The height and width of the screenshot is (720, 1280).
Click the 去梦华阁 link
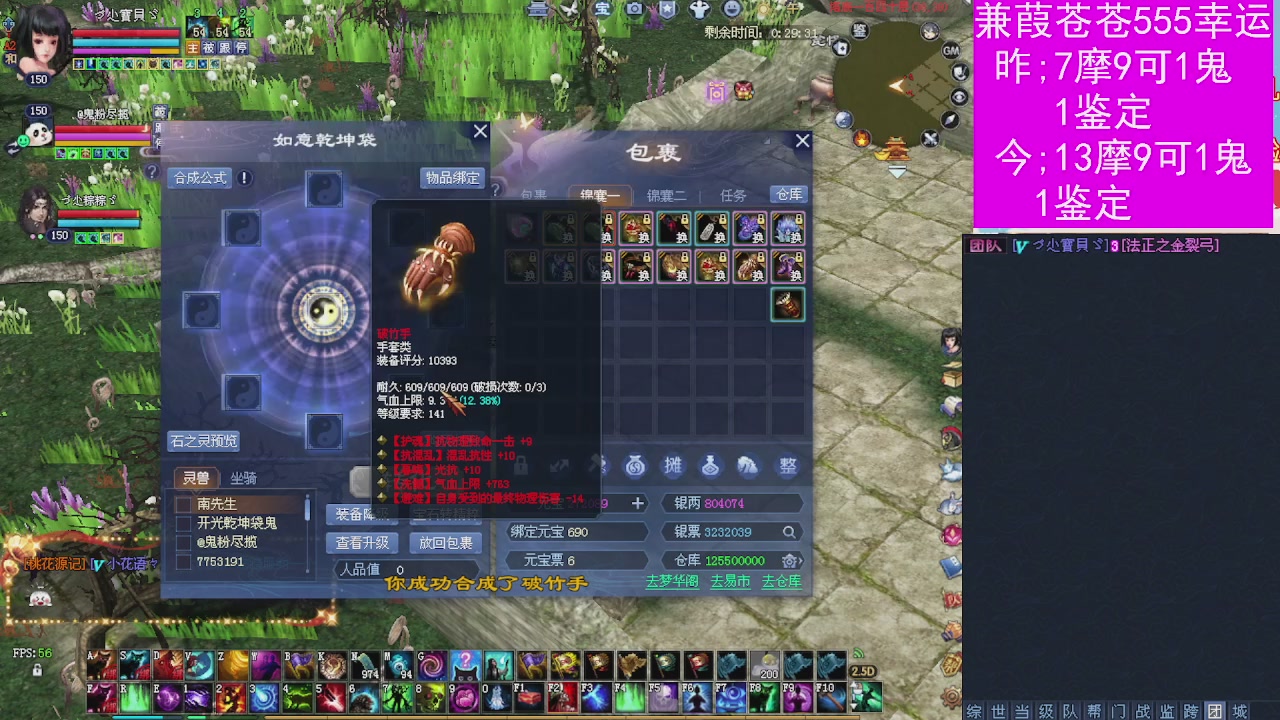pyautogui.click(x=671, y=582)
